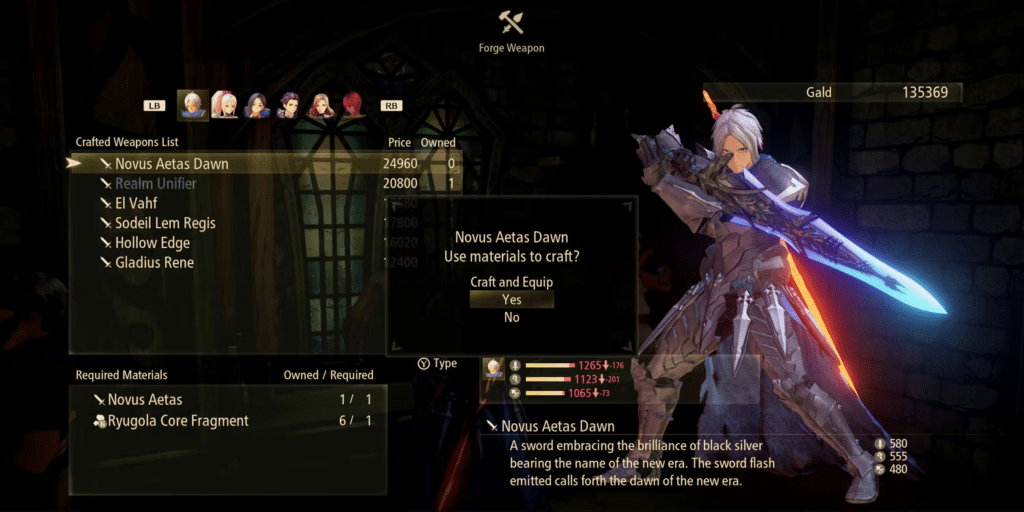Select the Craft and Equip option
Screen dimensions: 1024x512
point(511,282)
